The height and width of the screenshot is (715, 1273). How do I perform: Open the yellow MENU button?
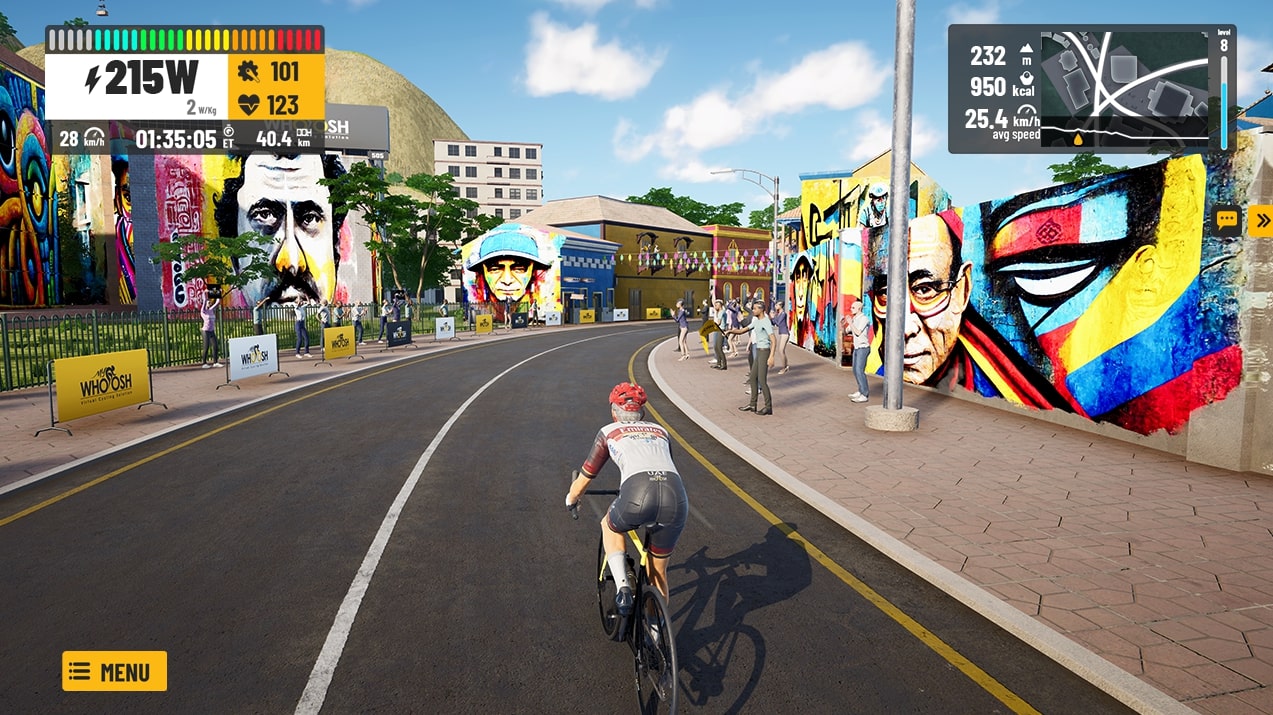[x=114, y=671]
